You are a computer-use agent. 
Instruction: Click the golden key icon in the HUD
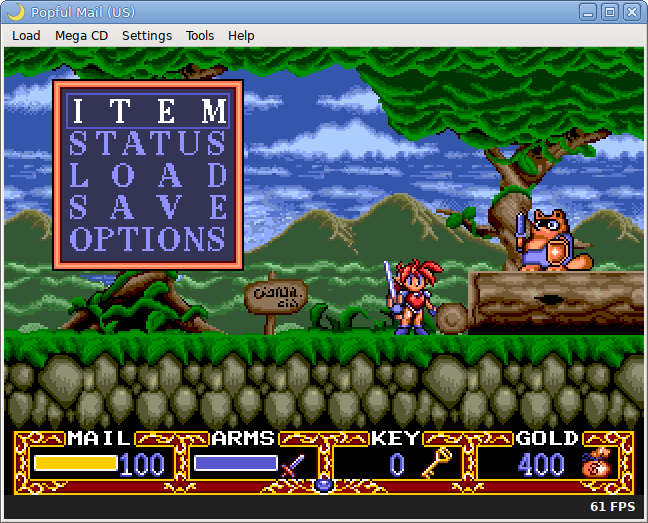point(435,463)
